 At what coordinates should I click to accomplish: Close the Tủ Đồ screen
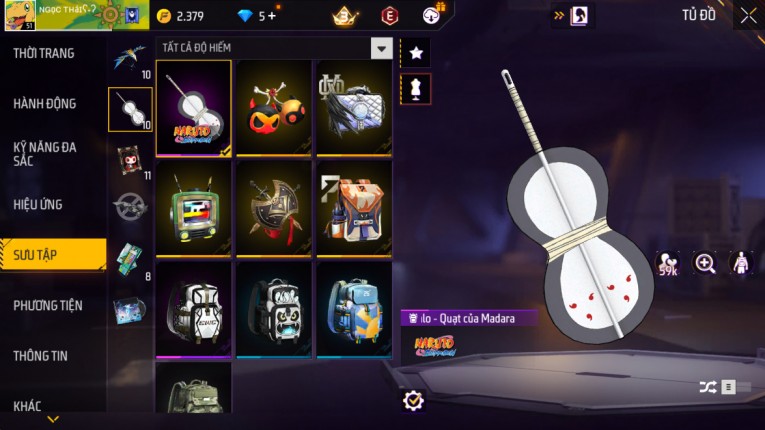click(748, 15)
